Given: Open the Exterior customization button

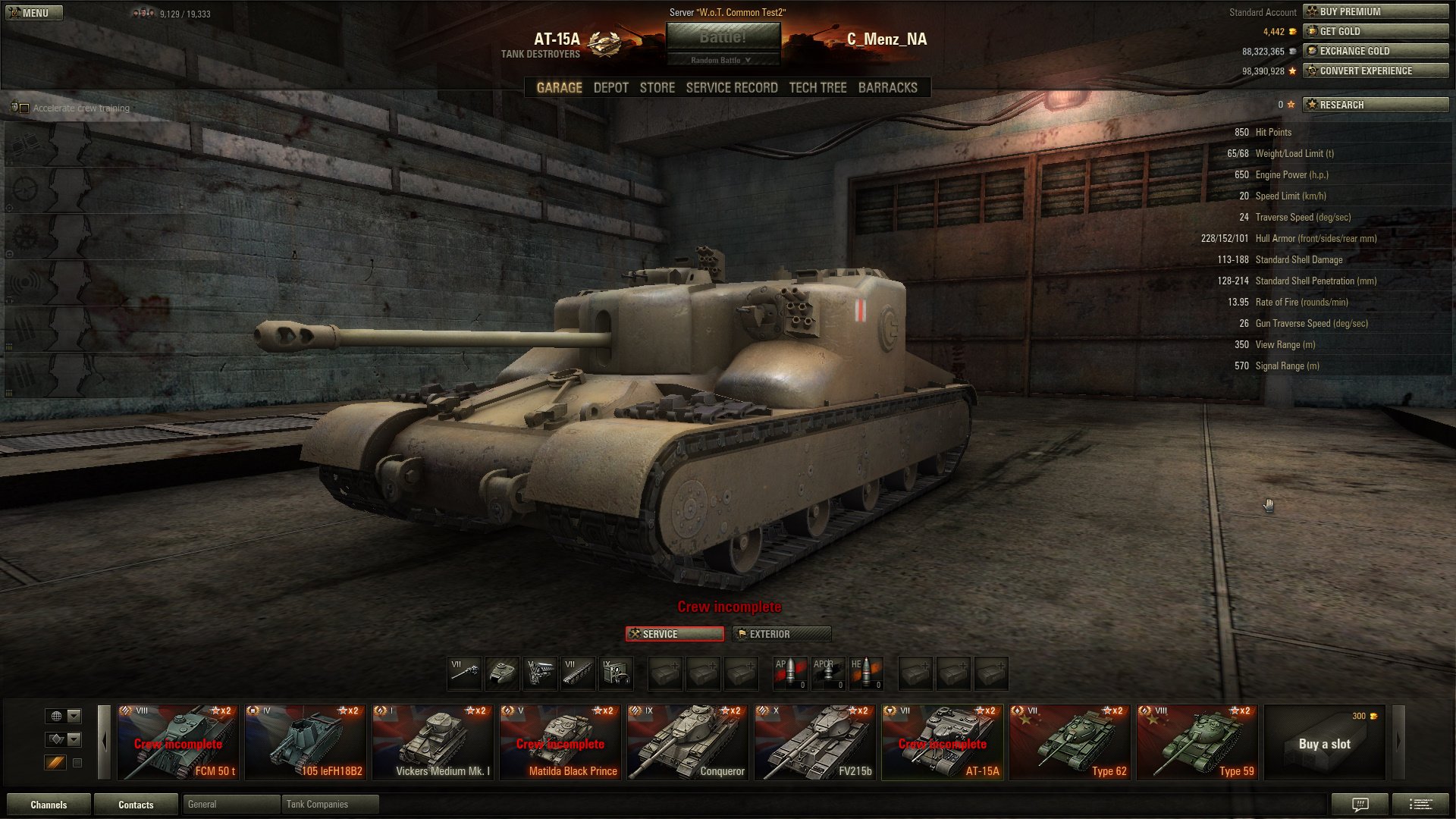Looking at the screenshot, I should tap(781, 634).
